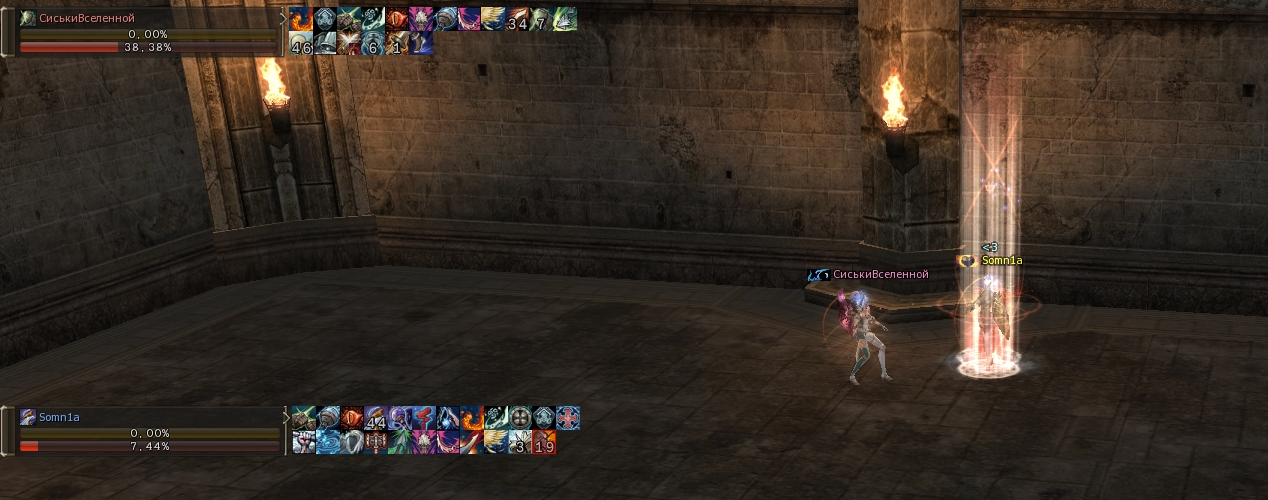Click the class portrait icon beside Somn1a
The image size is (1268, 500).
[x=28, y=417]
